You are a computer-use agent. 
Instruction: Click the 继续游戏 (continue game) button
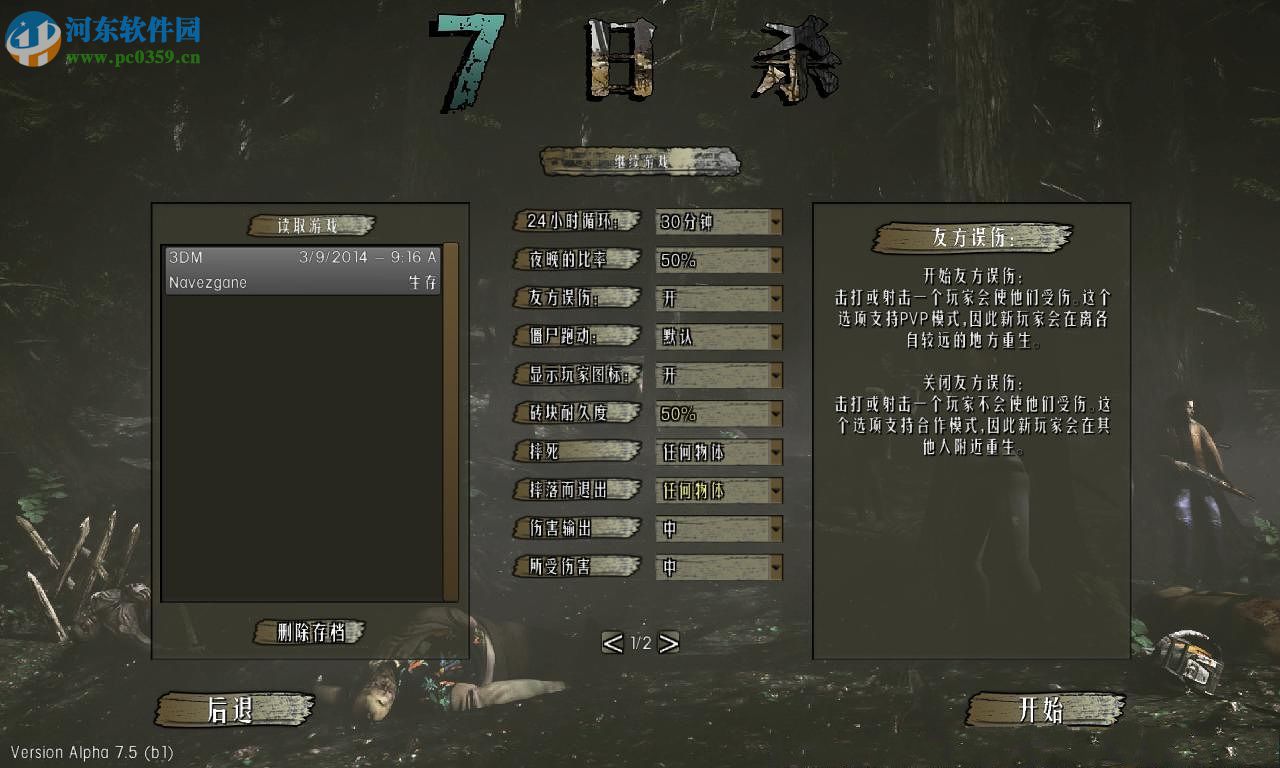click(640, 161)
